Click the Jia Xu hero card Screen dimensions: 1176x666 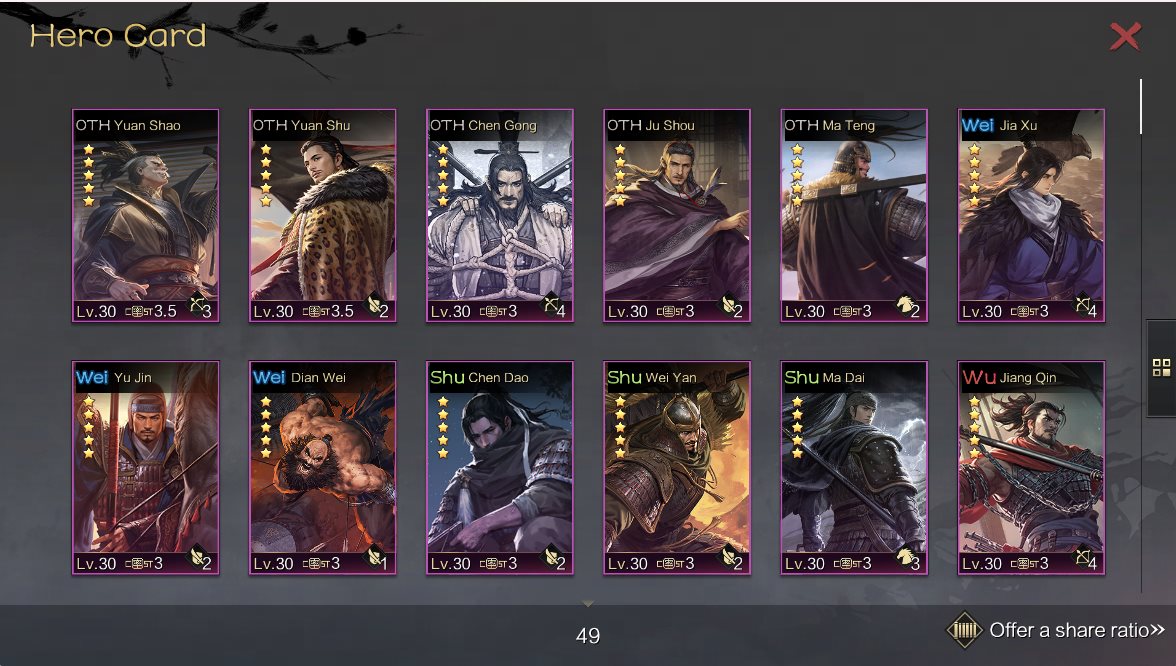(x=1030, y=216)
